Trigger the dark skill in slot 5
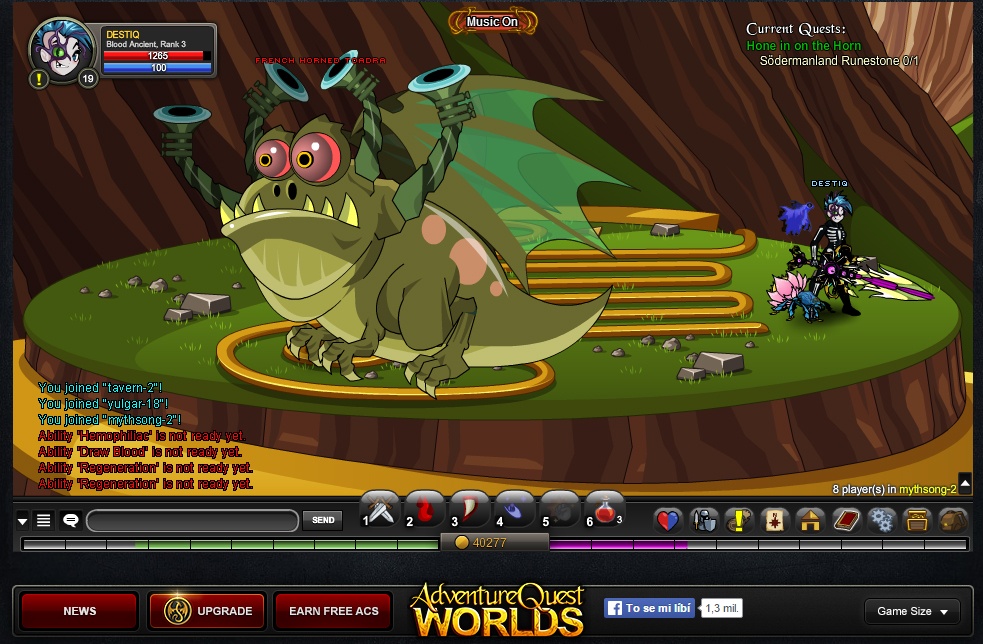 coord(560,509)
